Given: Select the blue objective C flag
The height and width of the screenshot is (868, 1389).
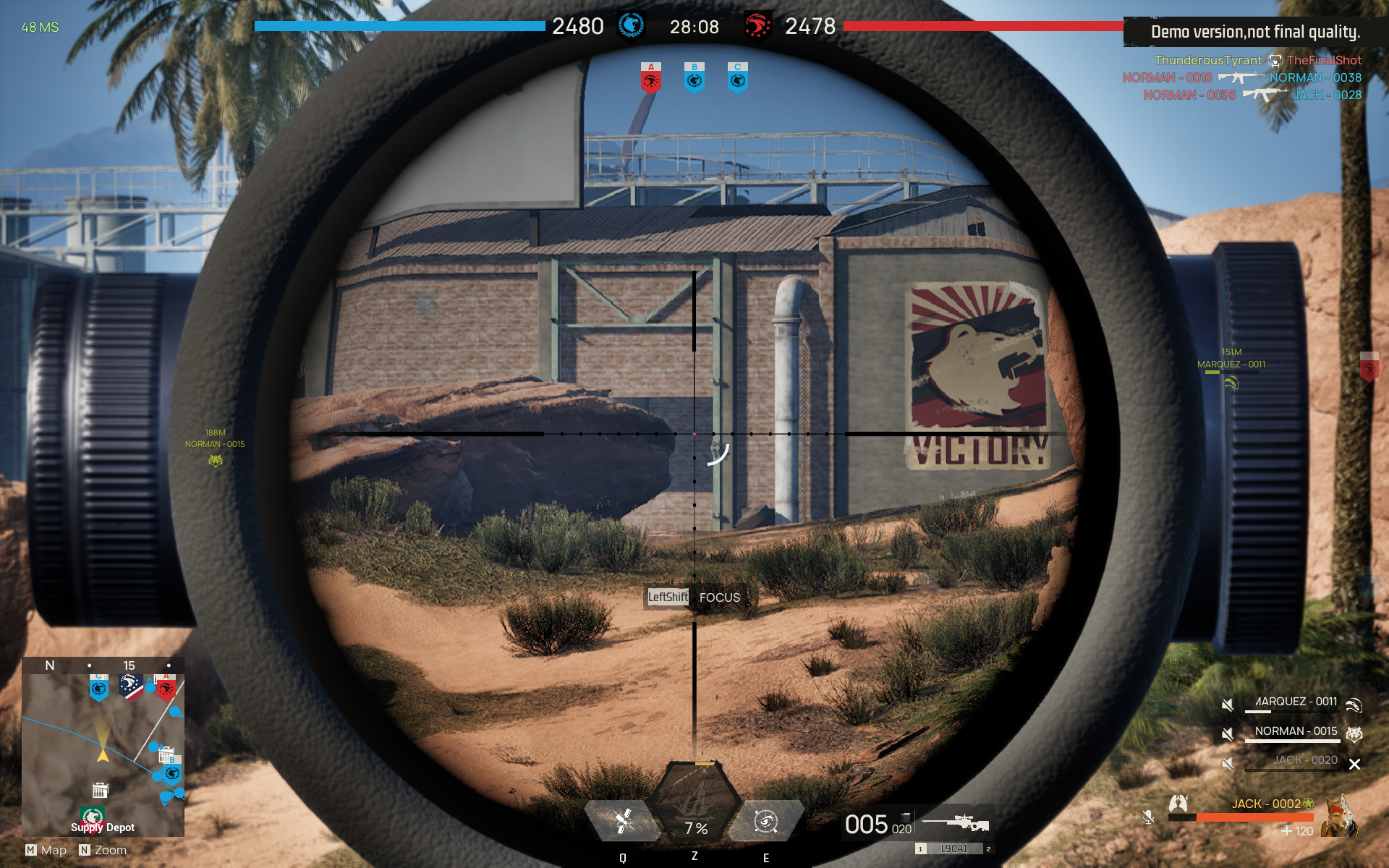Looking at the screenshot, I should click(737, 78).
